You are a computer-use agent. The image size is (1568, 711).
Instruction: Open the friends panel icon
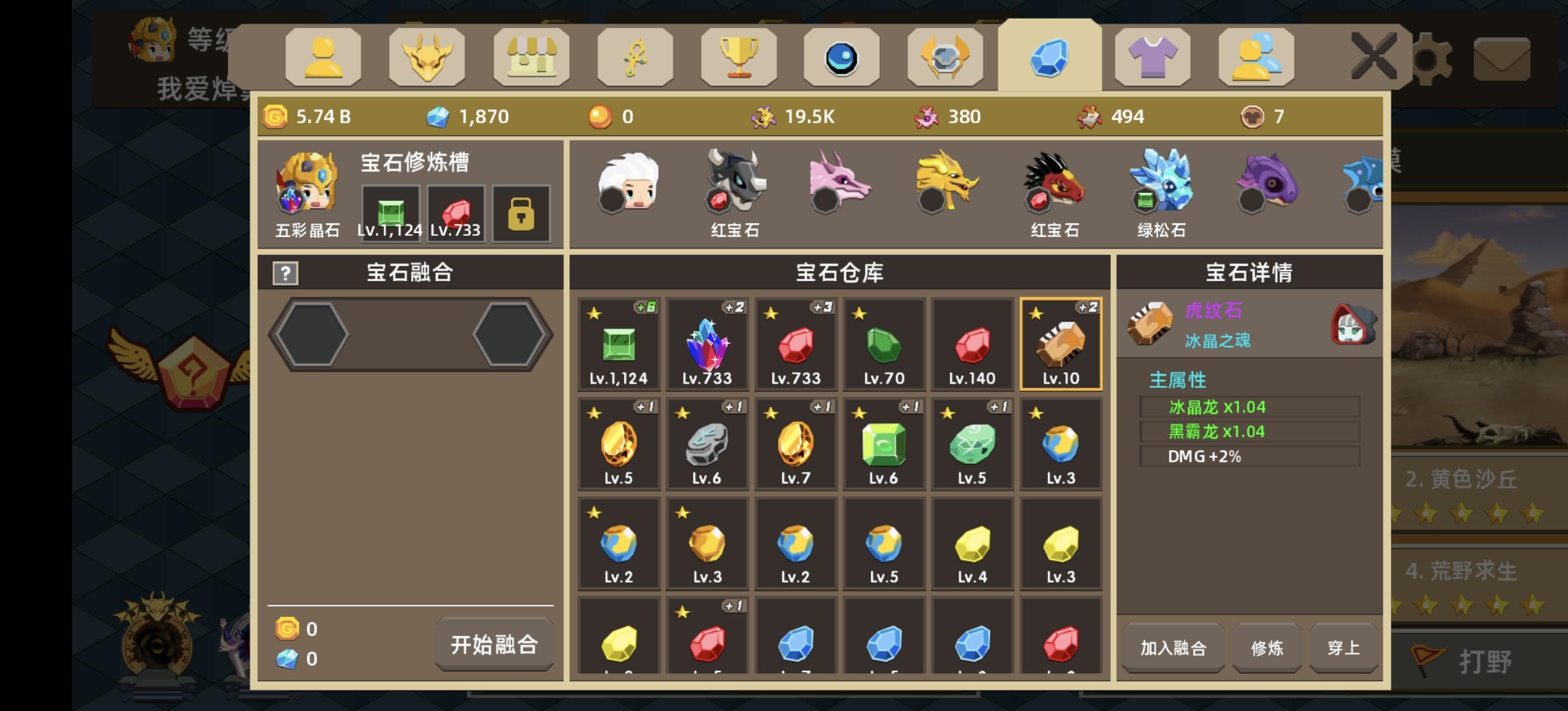[x=1255, y=58]
